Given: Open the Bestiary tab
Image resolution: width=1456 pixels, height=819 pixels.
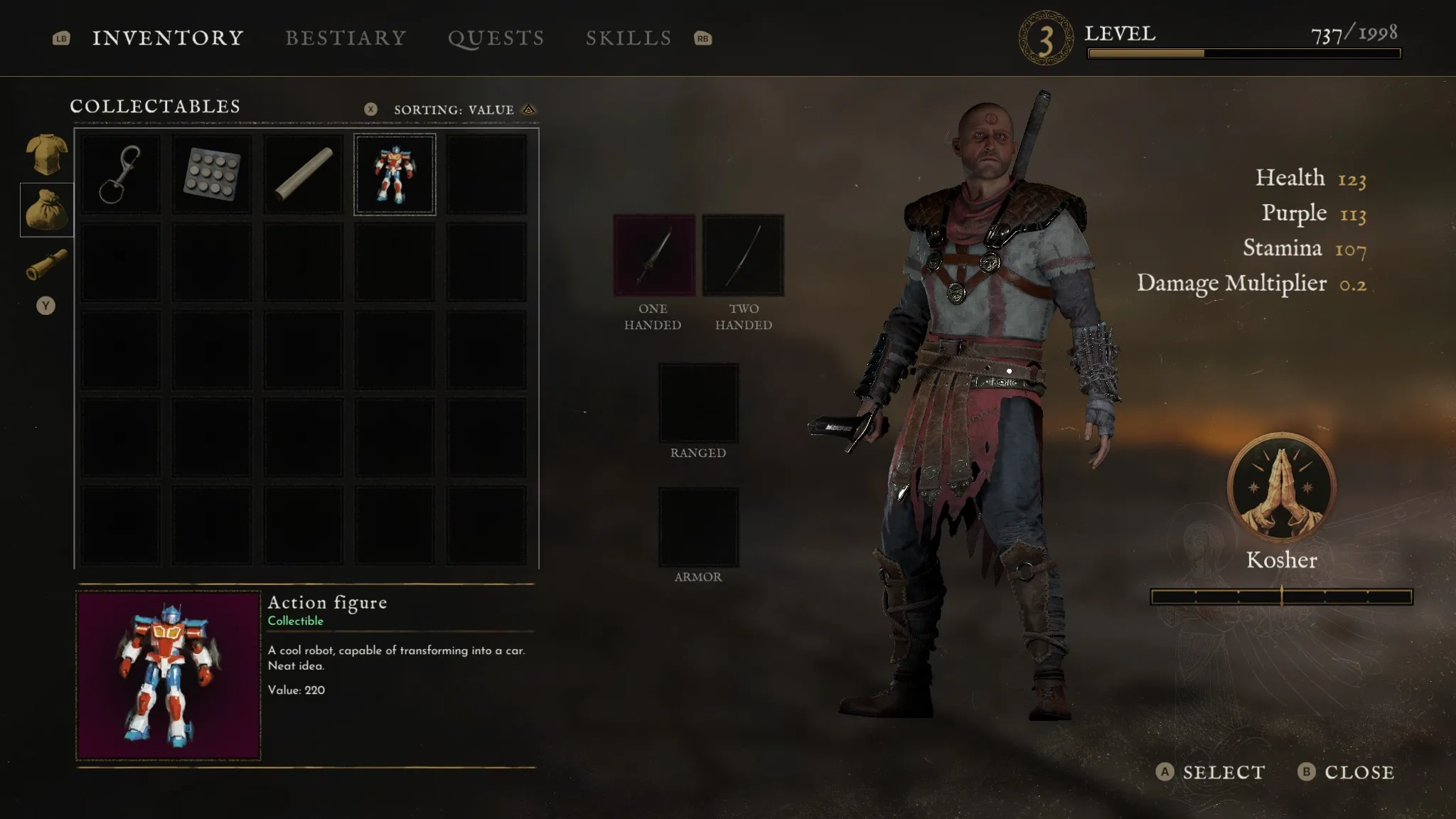Looking at the screenshot, I should [346, 38].
